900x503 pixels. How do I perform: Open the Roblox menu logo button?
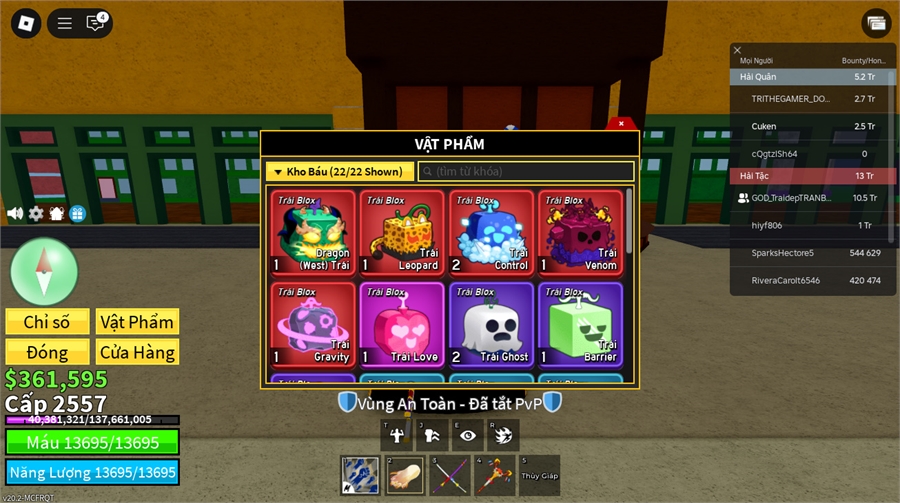pyautogui.click(x=27, y=23)
